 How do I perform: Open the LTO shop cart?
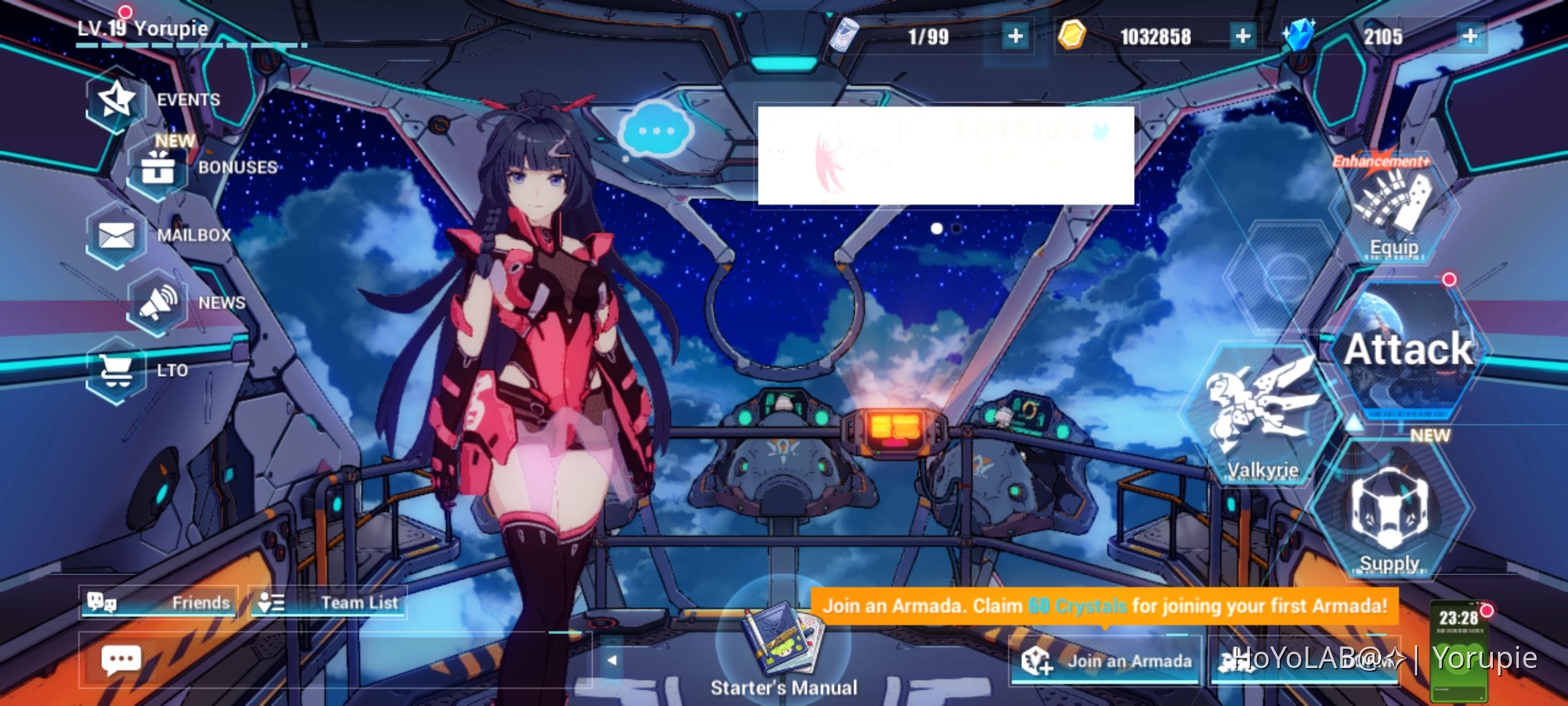(x=116, y=369)
